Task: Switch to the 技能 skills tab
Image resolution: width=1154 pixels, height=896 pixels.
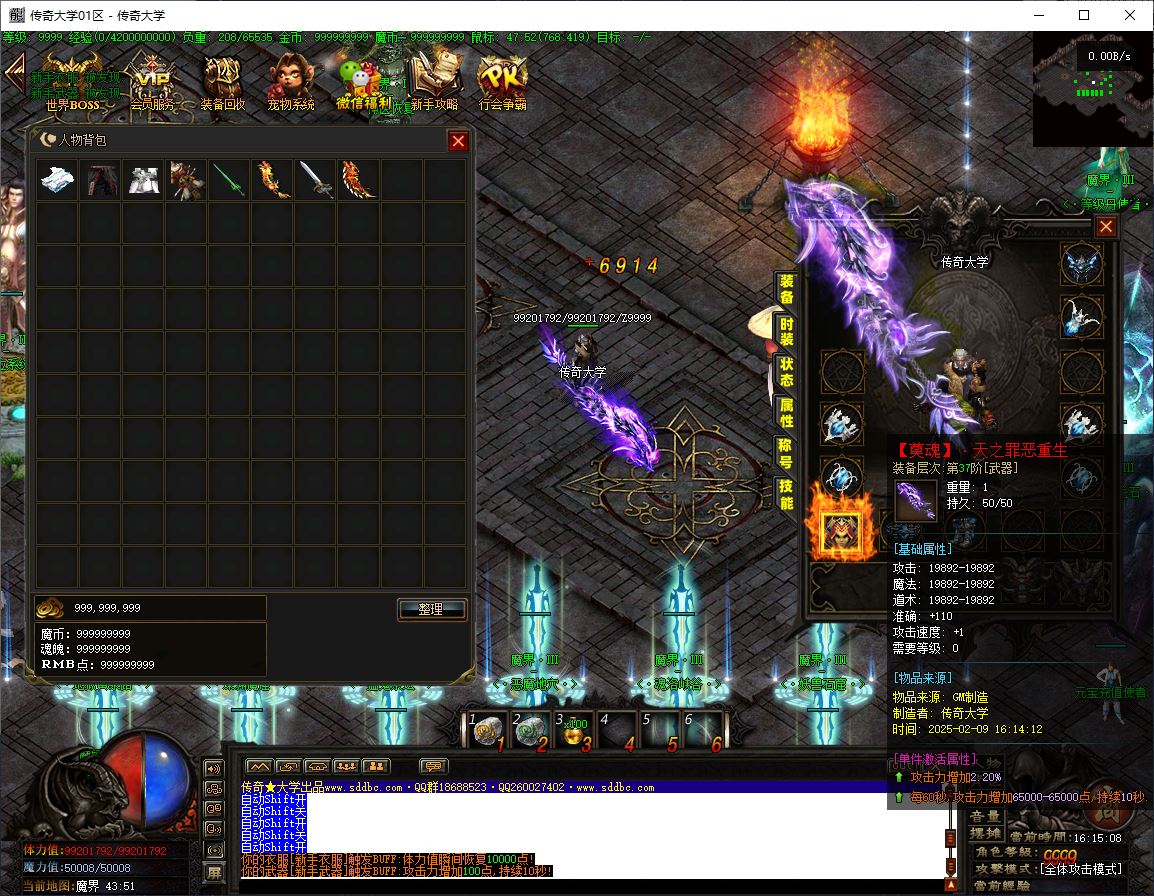Action: 787,493
